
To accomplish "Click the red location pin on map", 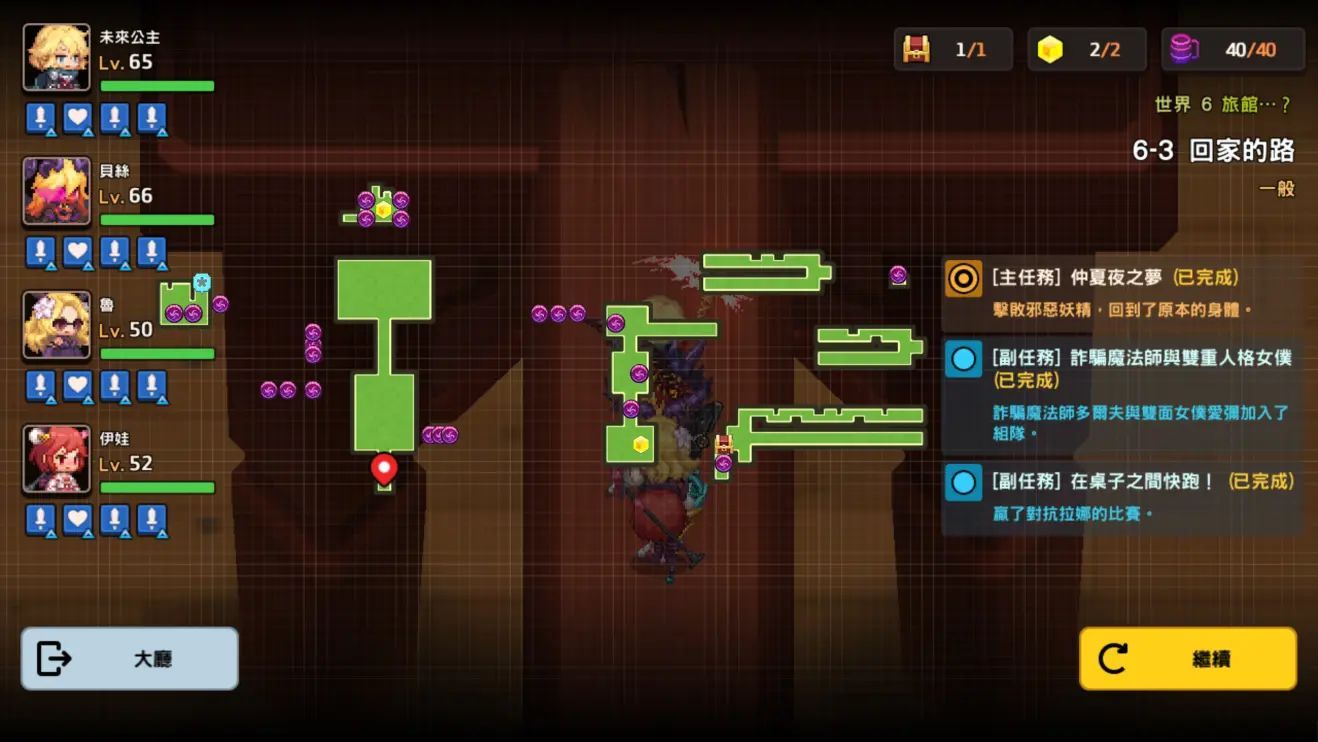I will pyautogui.click(x=384, y=467).
